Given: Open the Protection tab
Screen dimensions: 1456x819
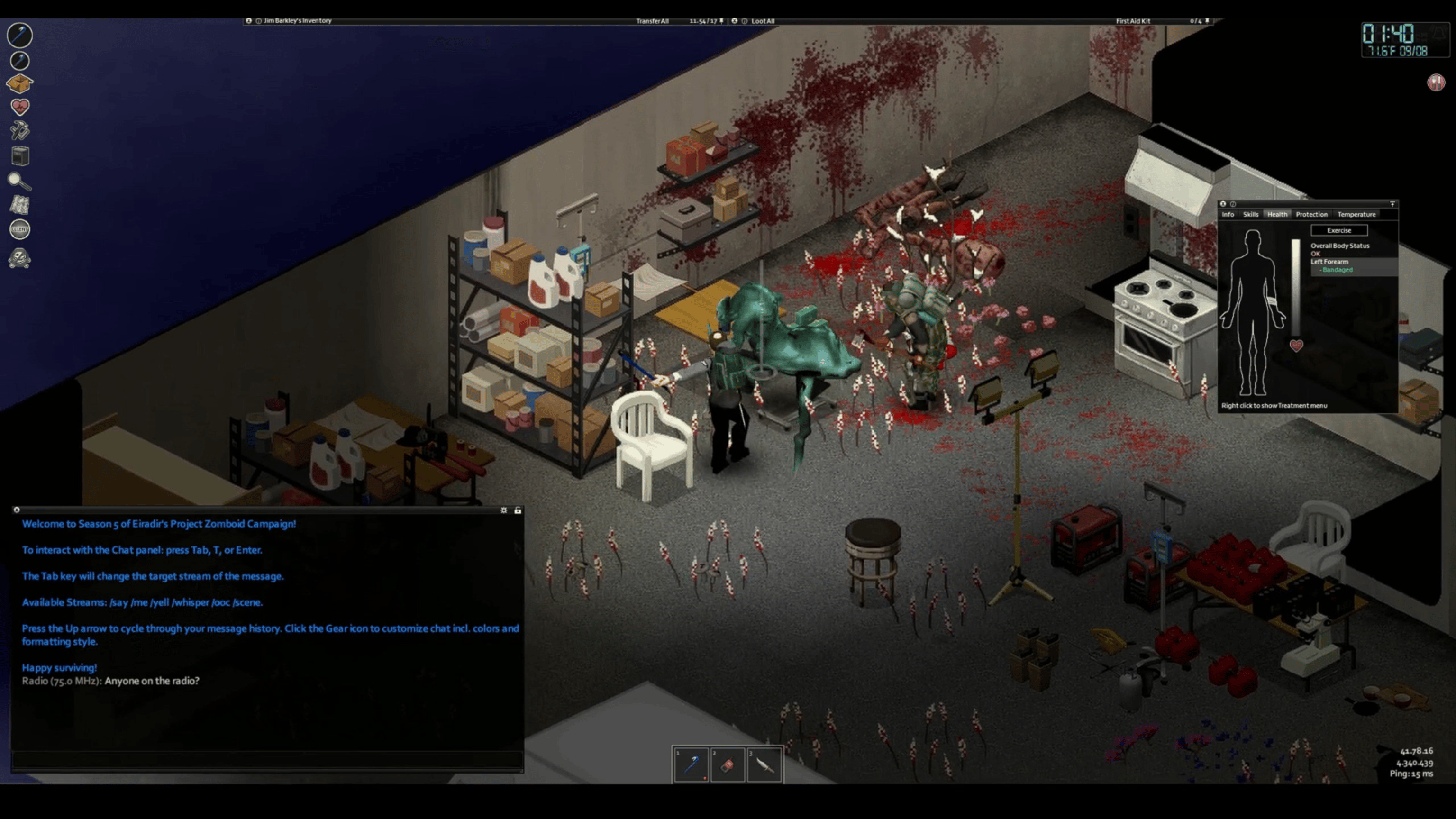Looking at the screenshot, I should (x=1311, y=215).
